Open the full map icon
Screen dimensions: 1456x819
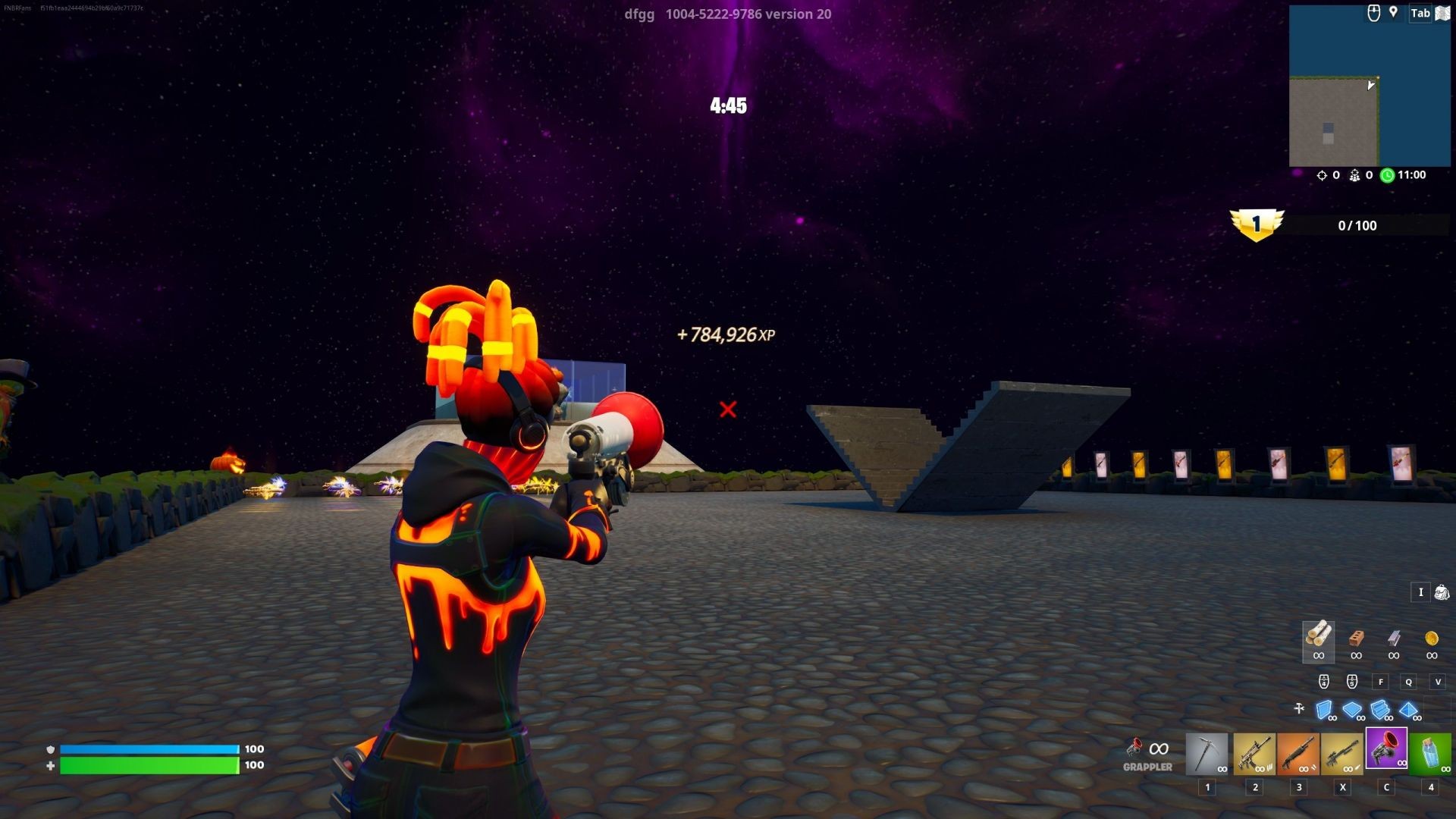[1442, 14]
